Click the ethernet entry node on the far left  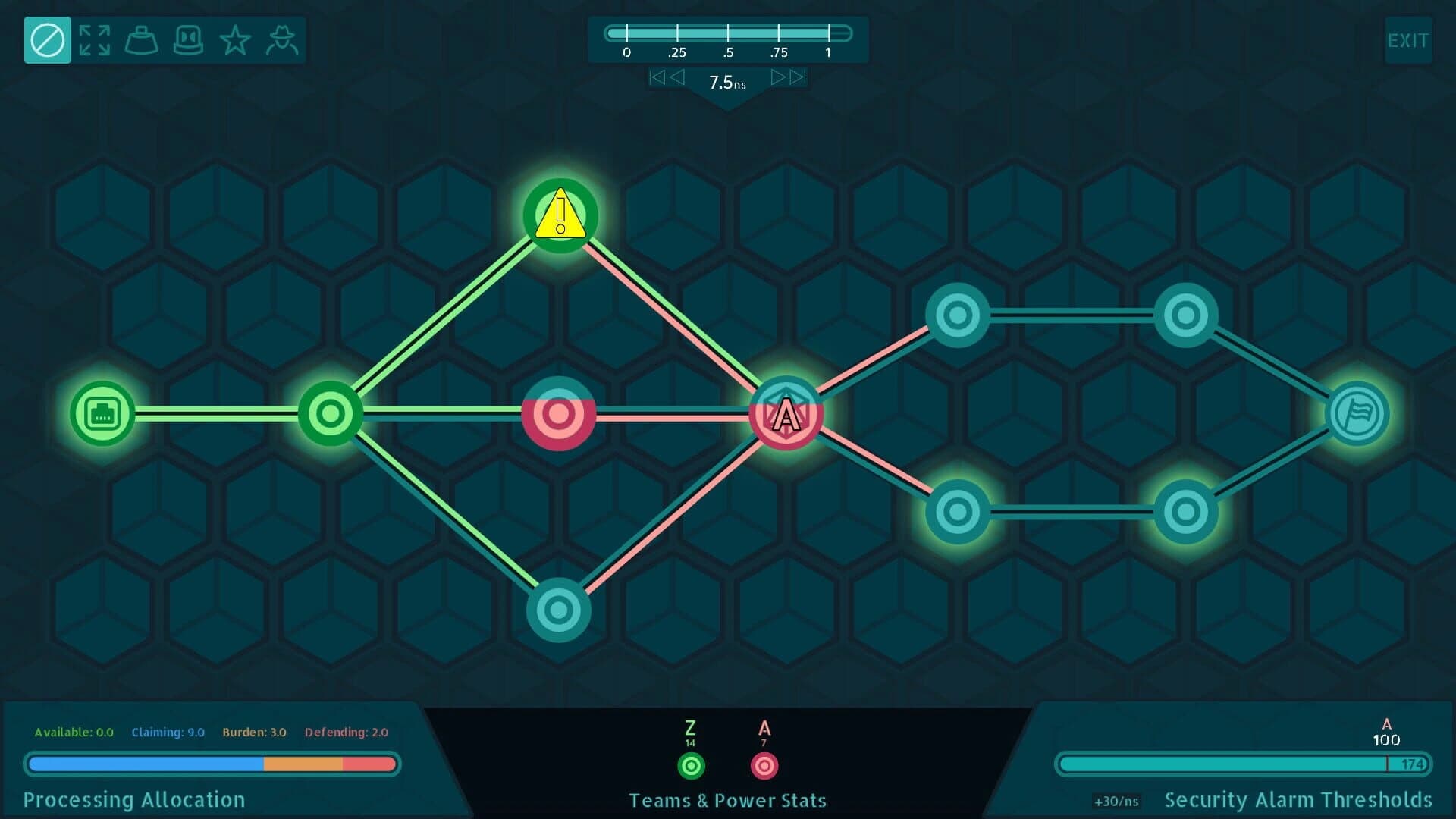[x=101, y=413]
